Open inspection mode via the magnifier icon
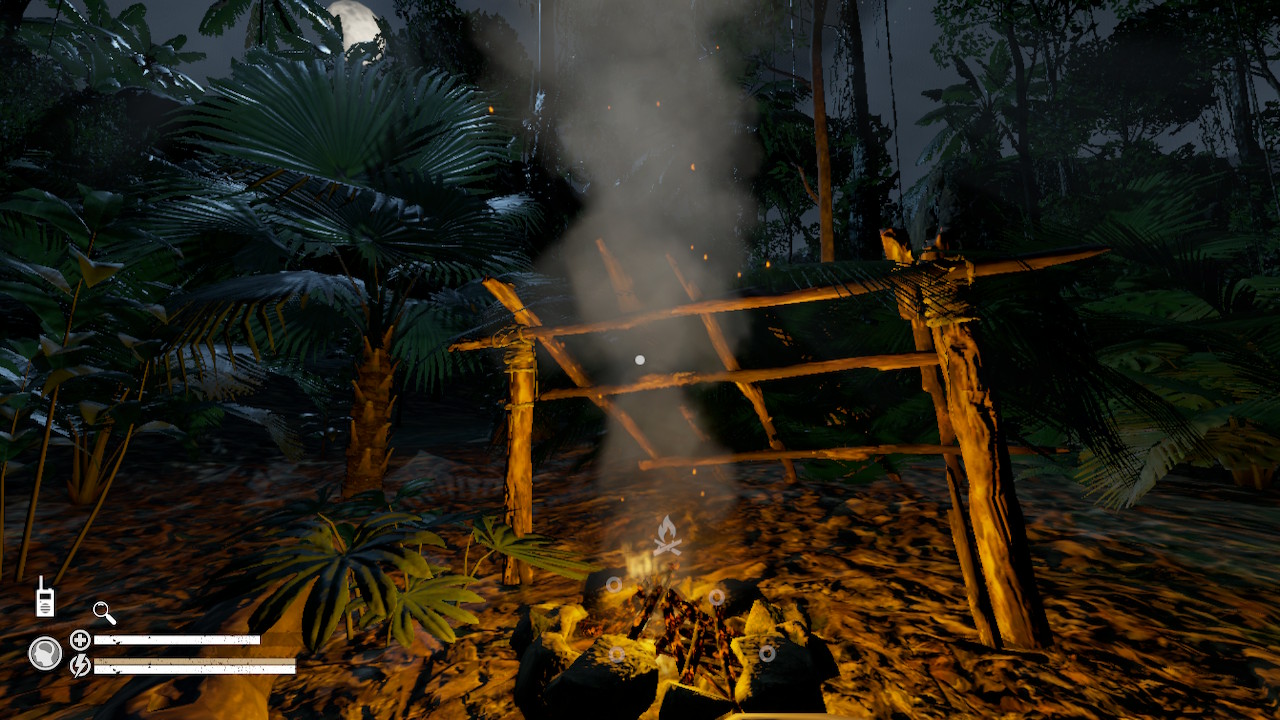Image resolution: width=1280 pixels, height=720 pixels. [103, 611]
